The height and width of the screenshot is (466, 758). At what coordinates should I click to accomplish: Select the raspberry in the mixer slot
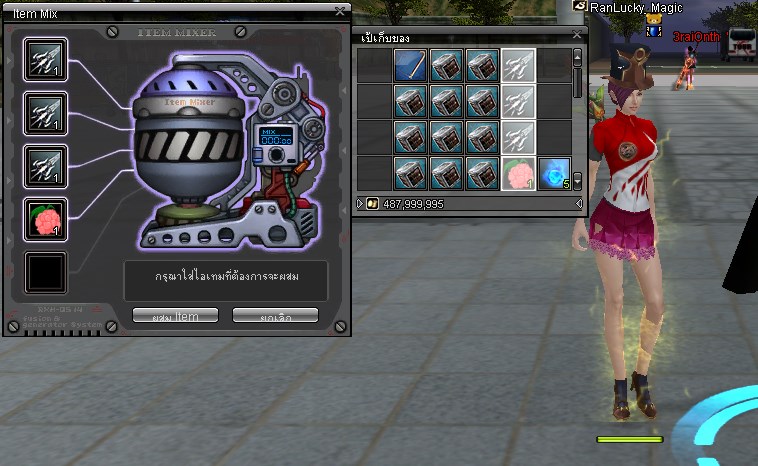pyautogui.click(x=45, y=217)
